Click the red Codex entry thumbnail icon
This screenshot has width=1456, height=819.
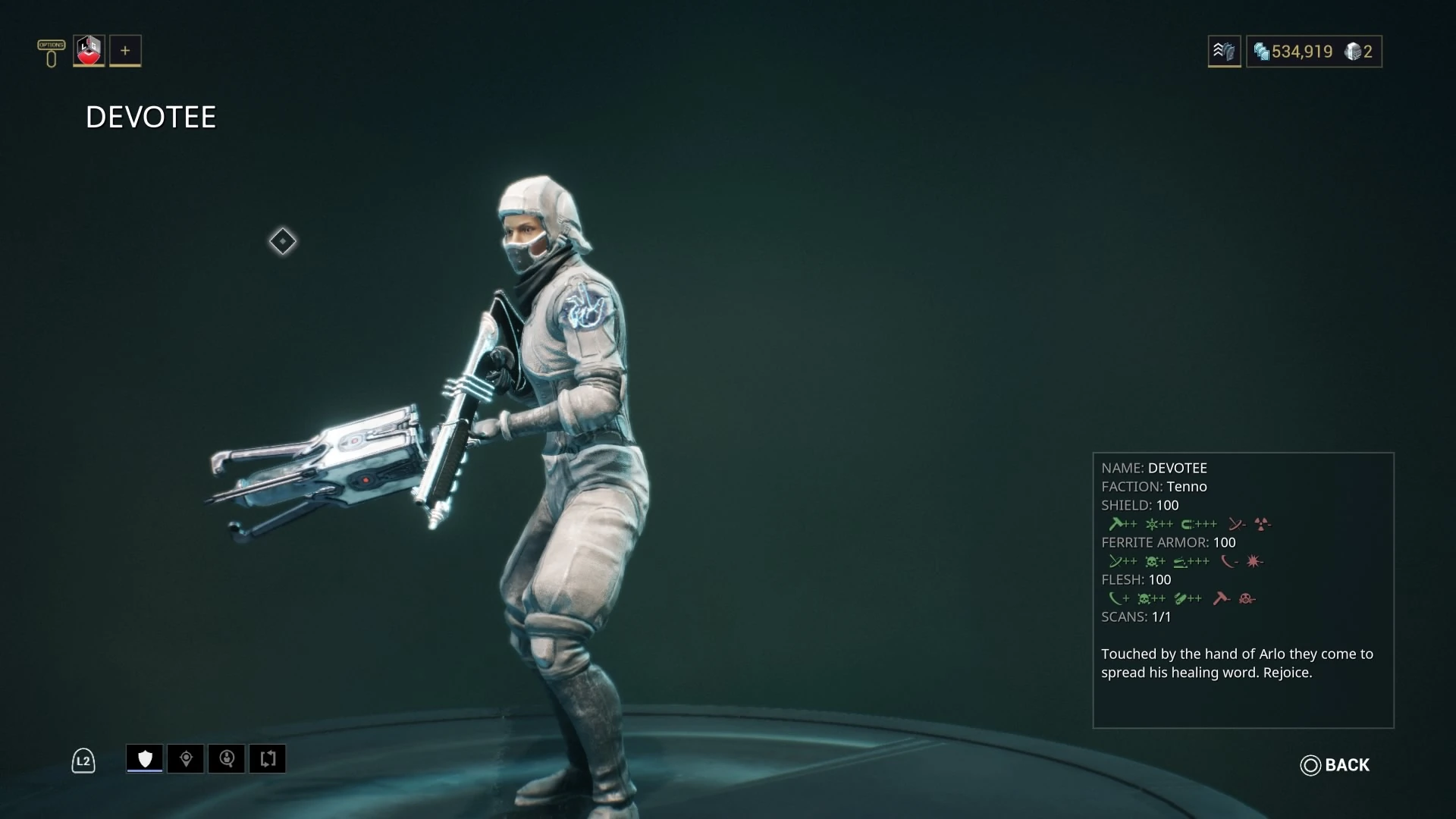coord(87,51)
